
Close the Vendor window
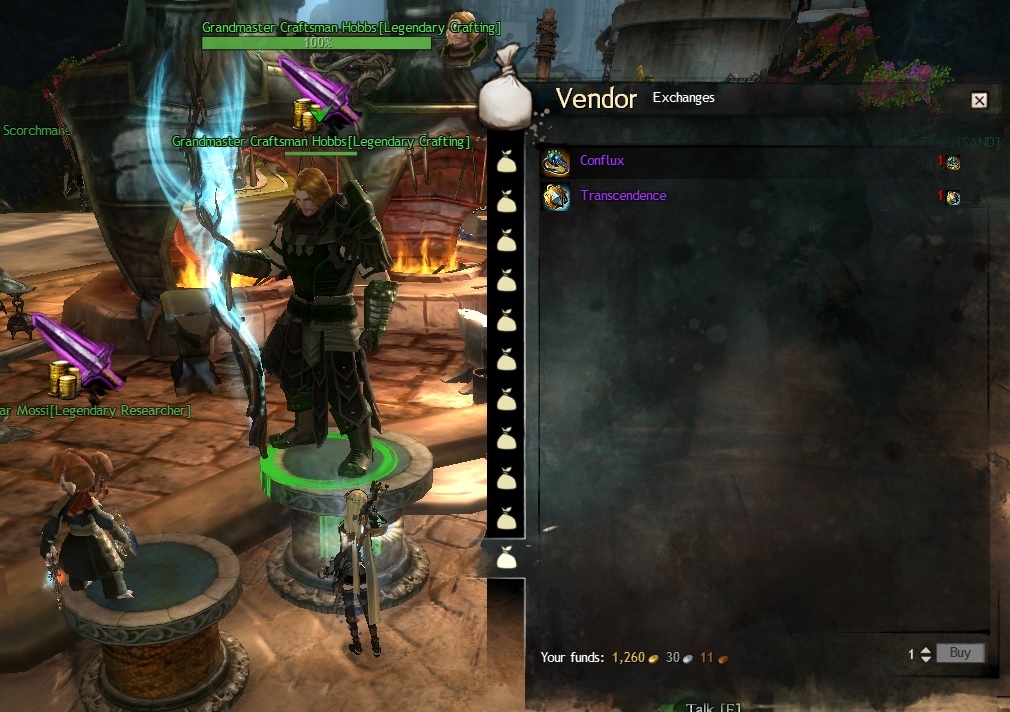pos(979,100)
